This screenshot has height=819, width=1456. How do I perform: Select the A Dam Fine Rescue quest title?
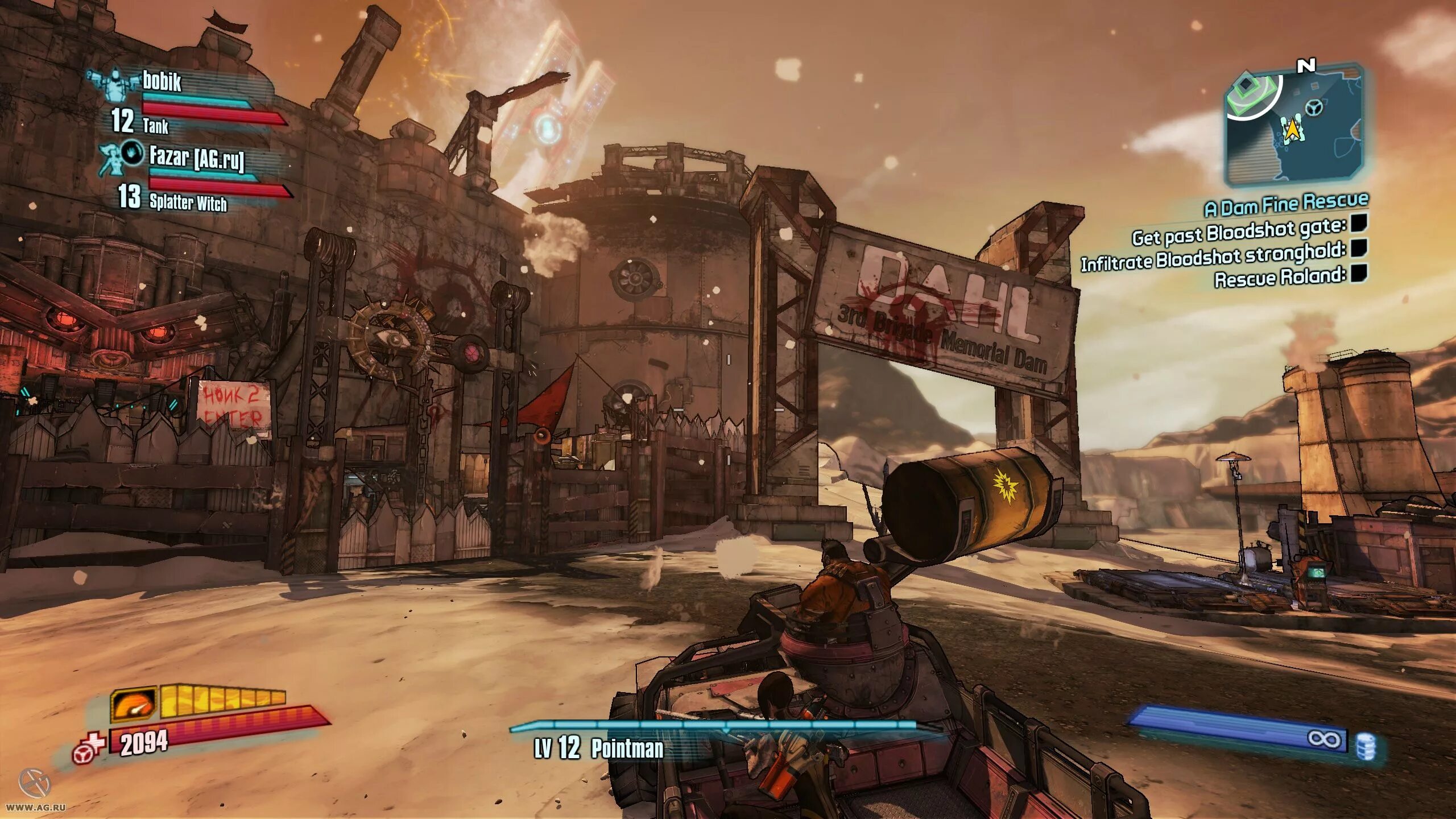(x=1285, y=204)
